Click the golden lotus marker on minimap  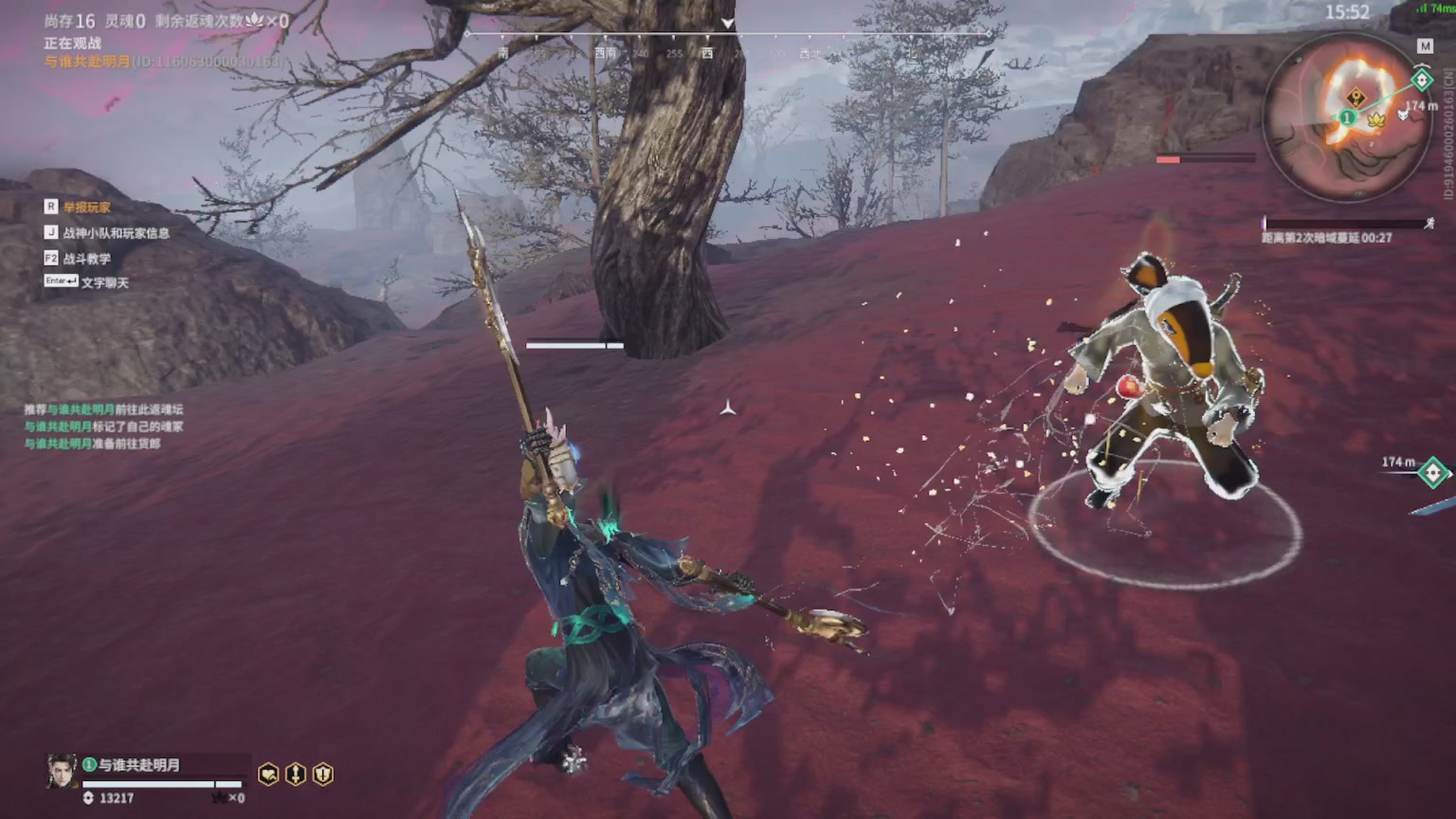tap(1376, 119)
